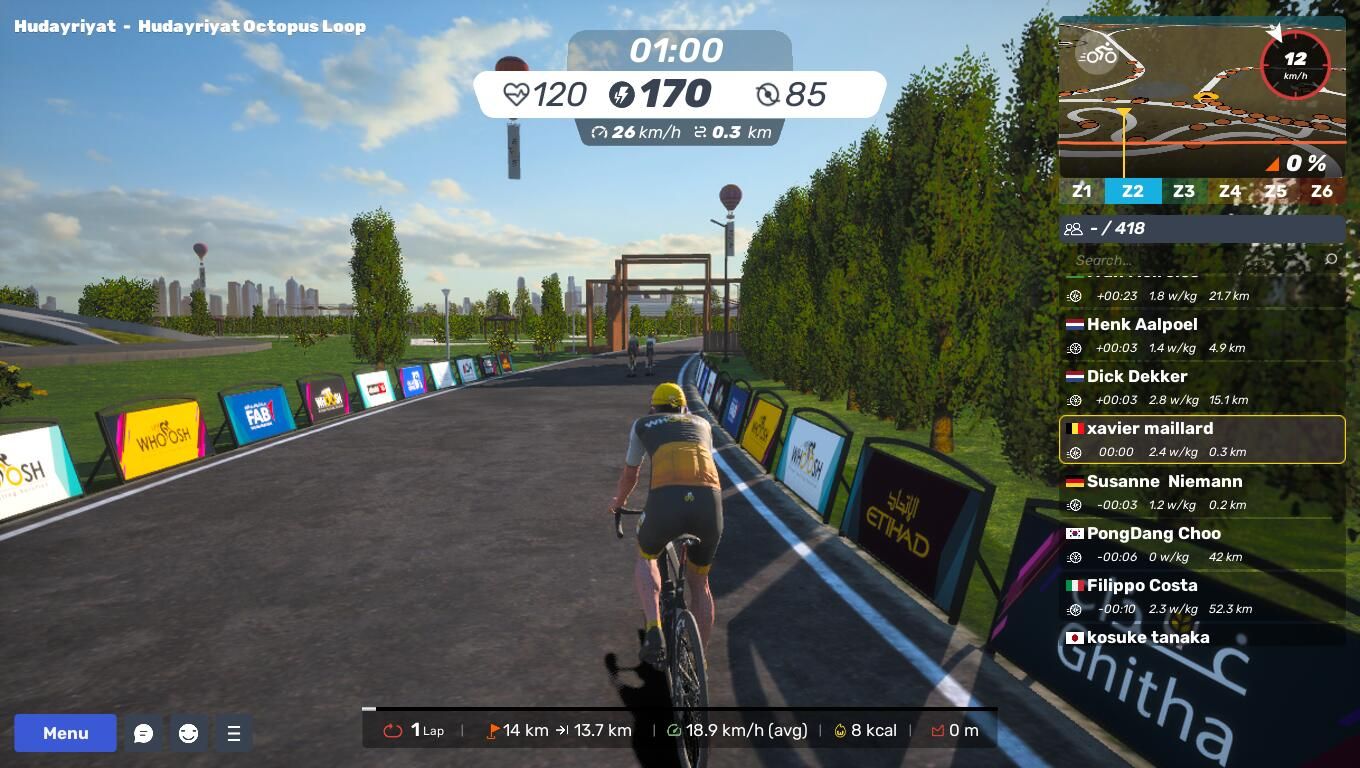Screen dimensions: 1360x768
Task: Open the emoji reactions button
Action: [x=188, y=733]
